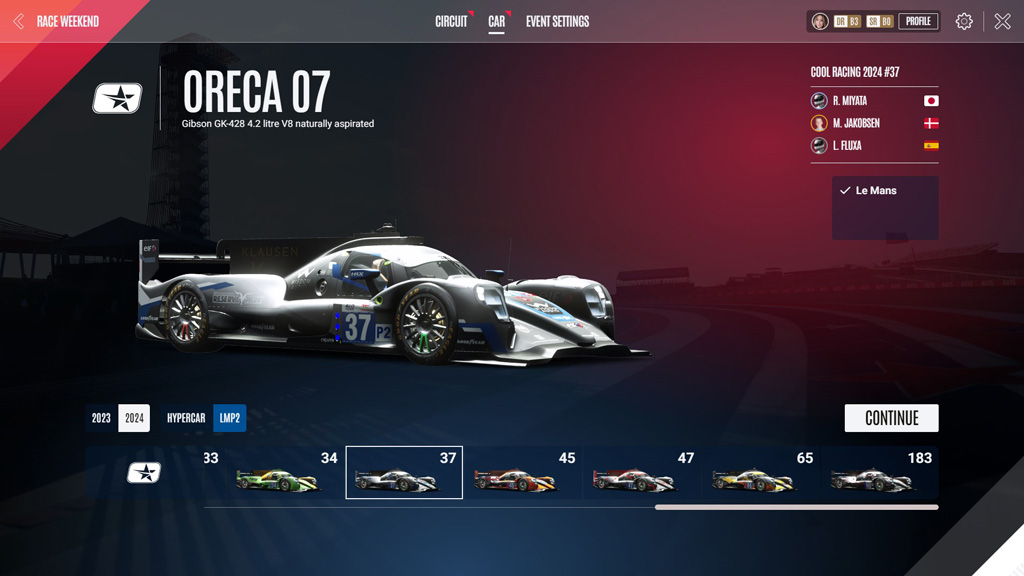Viewport: 1024px width, 576px height.
Task: Close the menu with the X icon
Action: [1002, 21]
